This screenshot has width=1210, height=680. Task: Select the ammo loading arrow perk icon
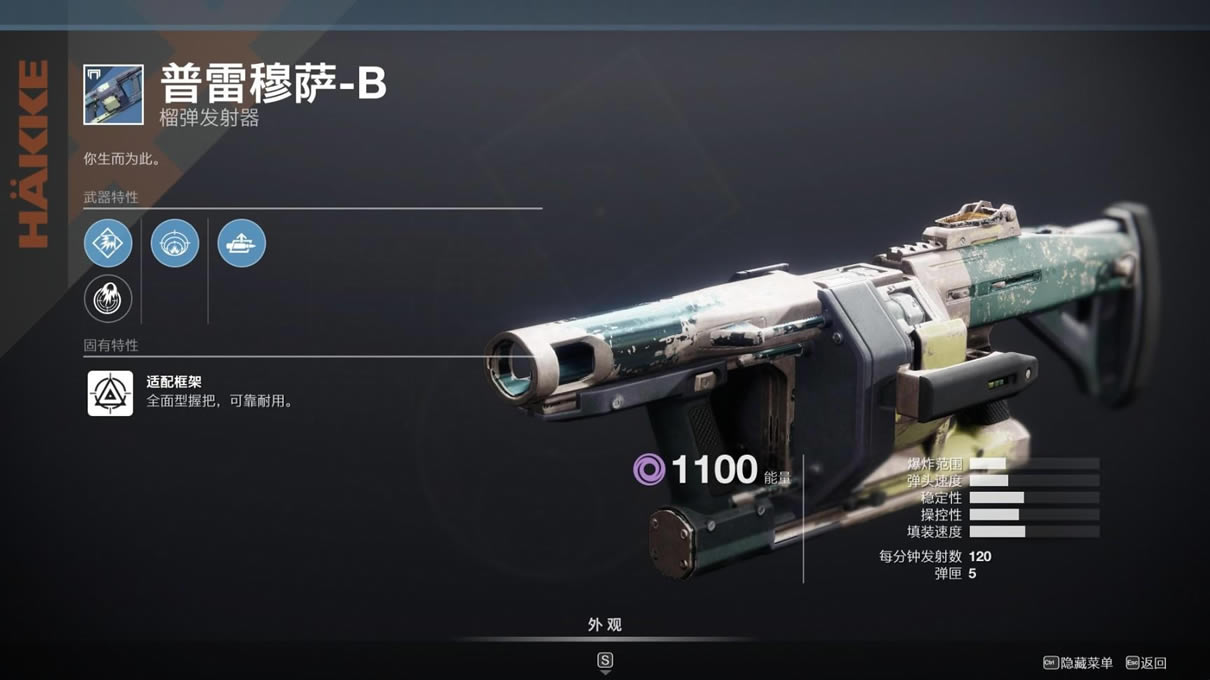click(241, 243)
